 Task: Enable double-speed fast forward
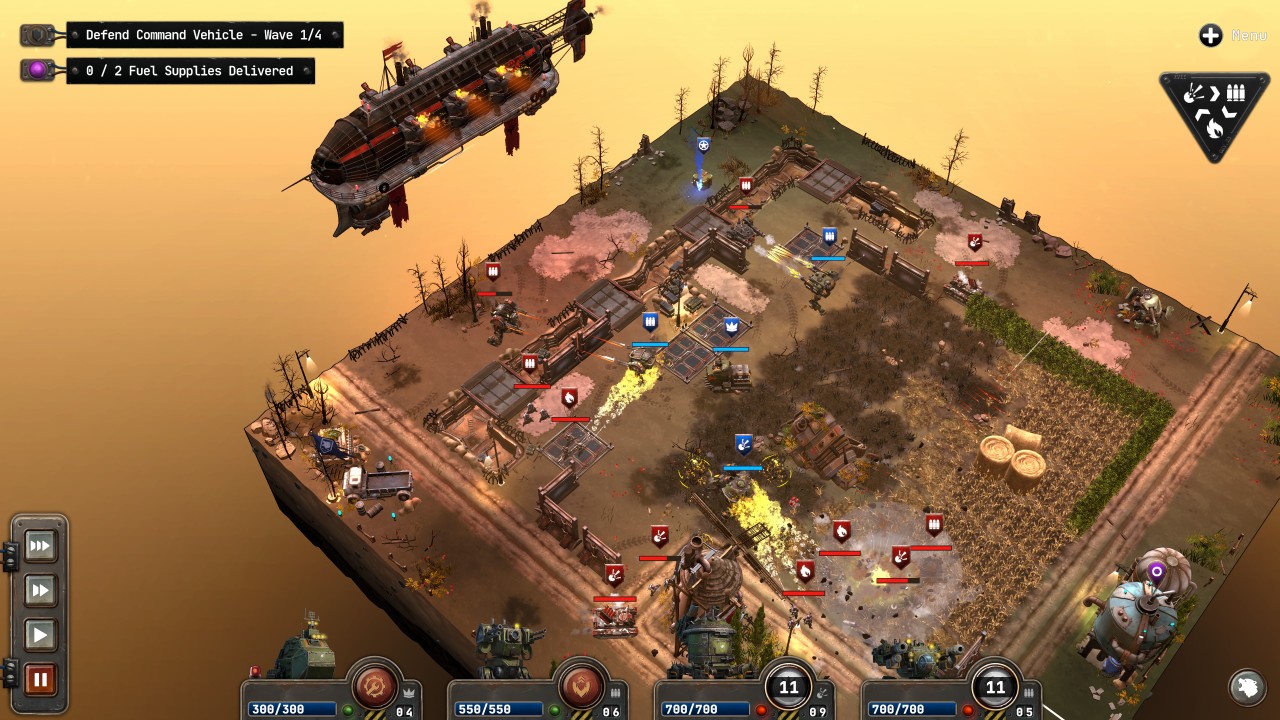point(39,590)
